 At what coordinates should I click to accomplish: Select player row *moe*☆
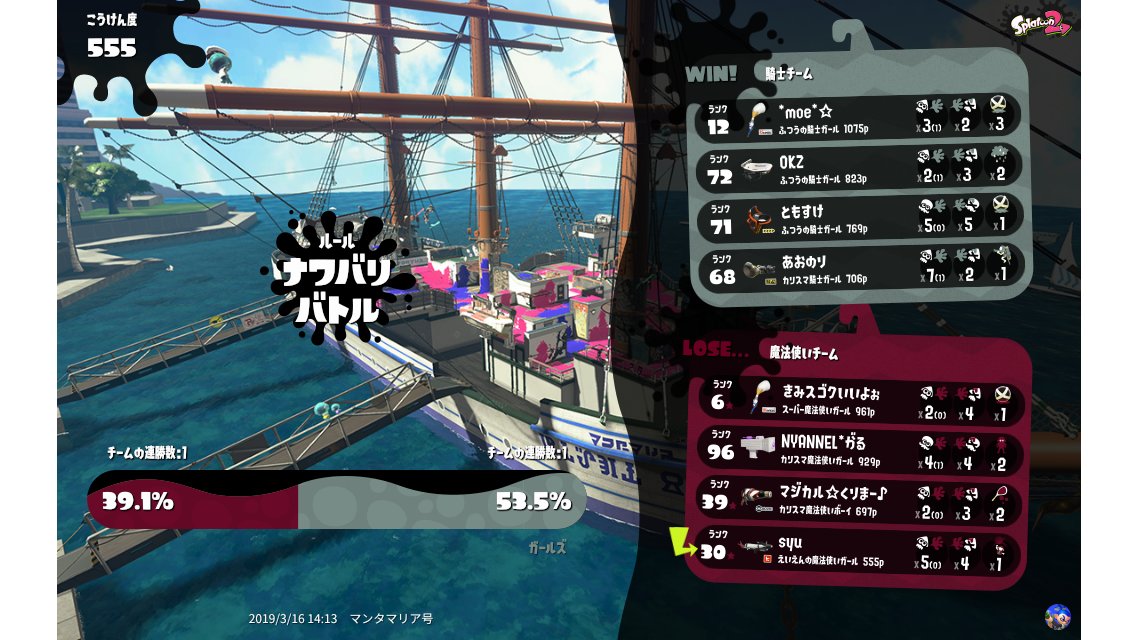(858, 119)
